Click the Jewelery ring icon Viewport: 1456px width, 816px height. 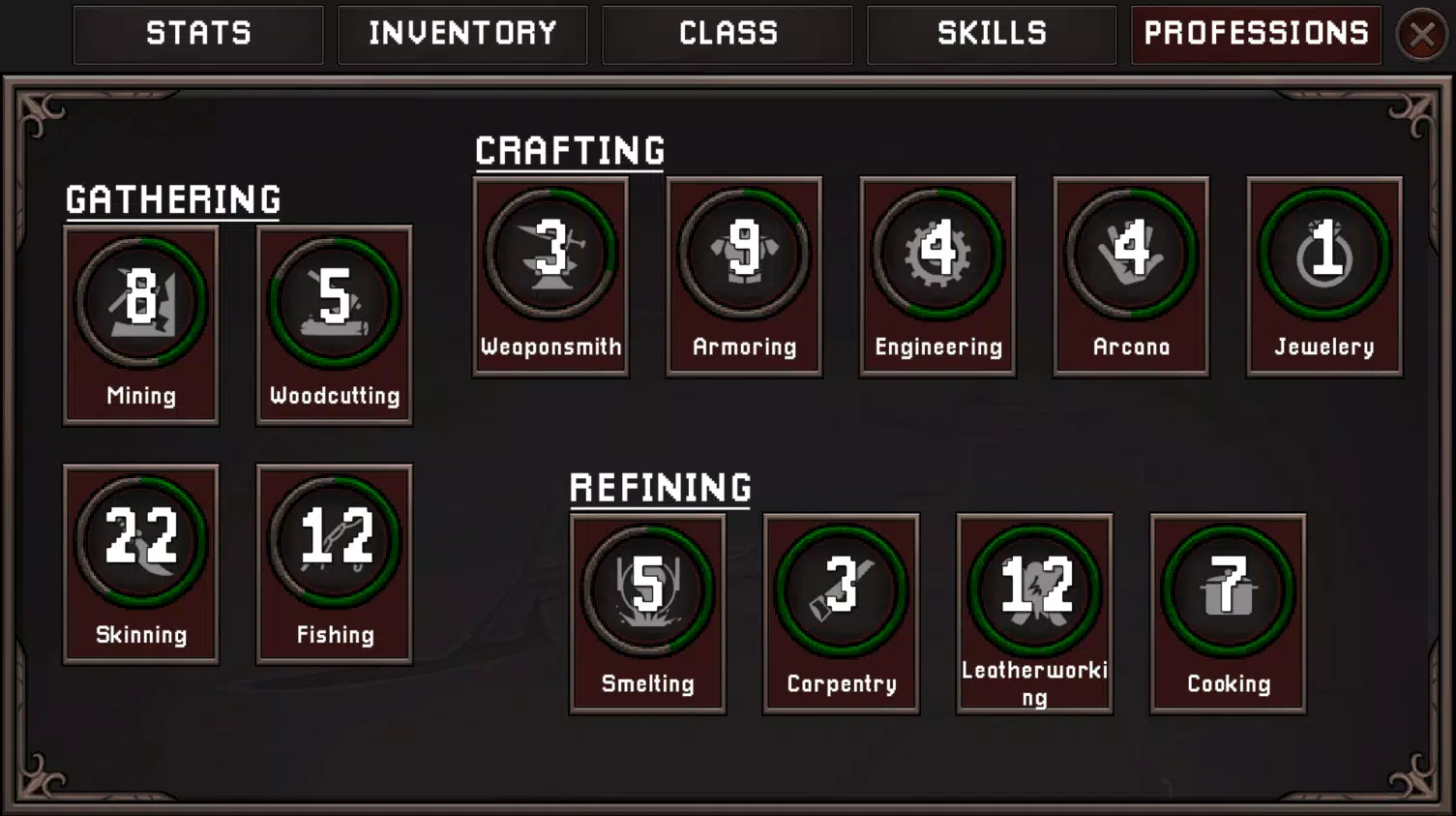click(1323, 252)
